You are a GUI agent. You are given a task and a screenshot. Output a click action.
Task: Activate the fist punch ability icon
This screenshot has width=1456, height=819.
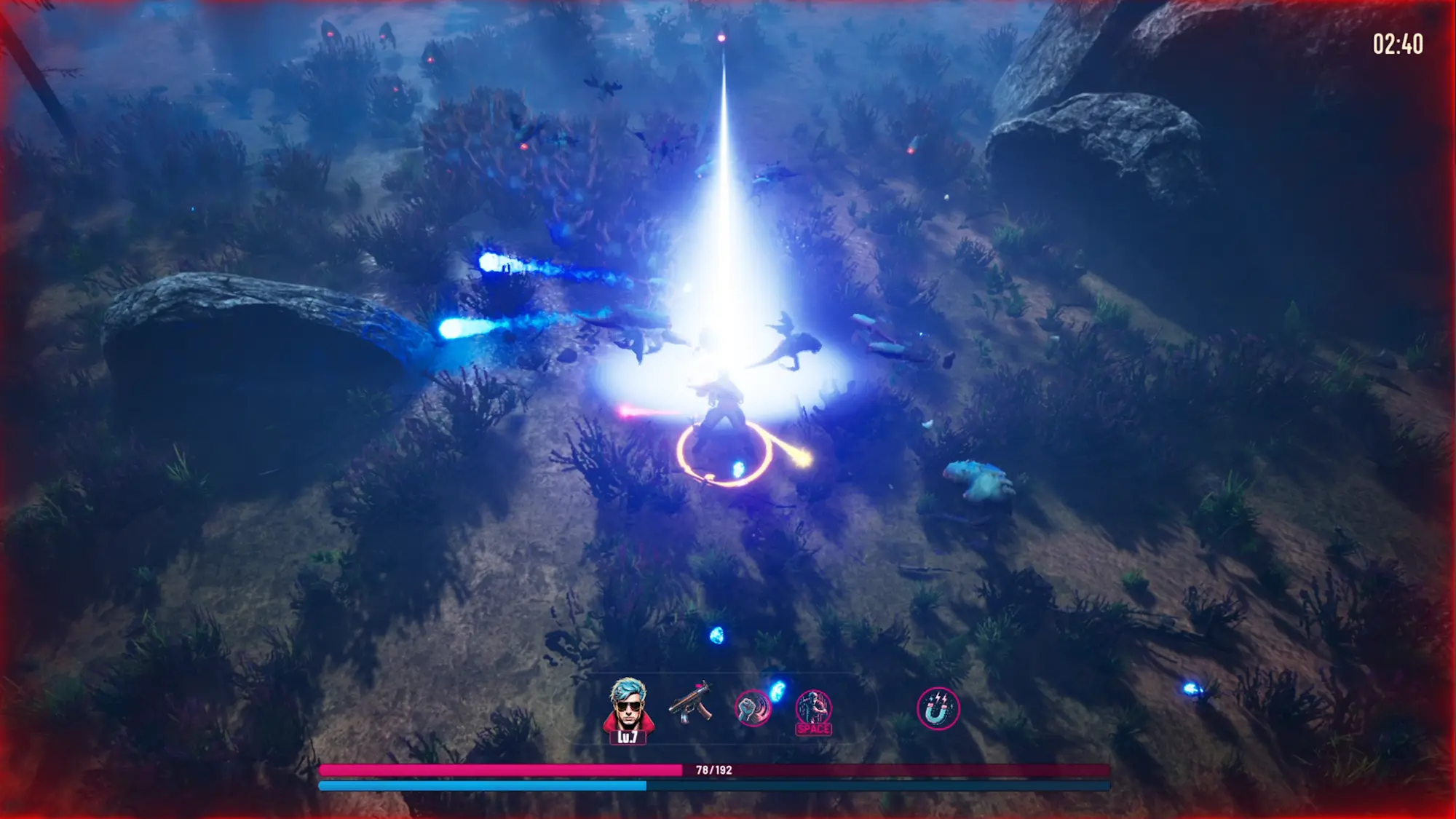[752, 708]
